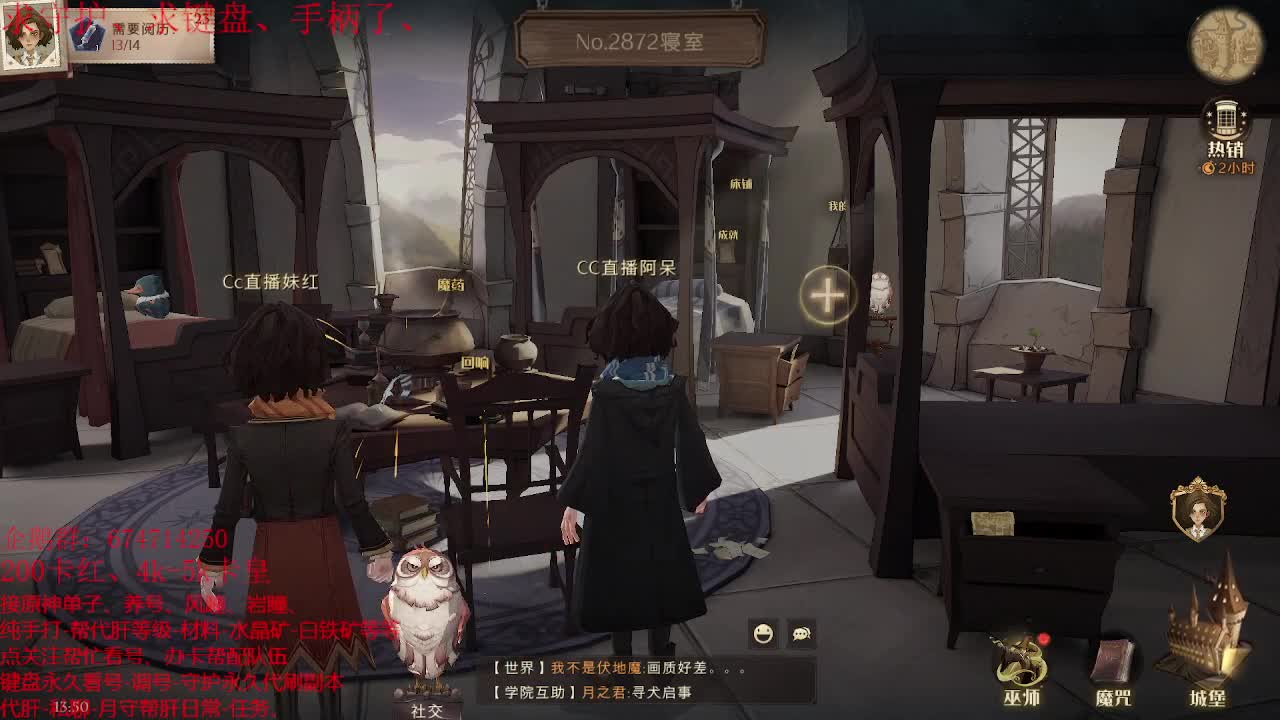Open the 我的 label near the owl perch
This screenshot has width=1280, height=720.
(x=836, y=208)
